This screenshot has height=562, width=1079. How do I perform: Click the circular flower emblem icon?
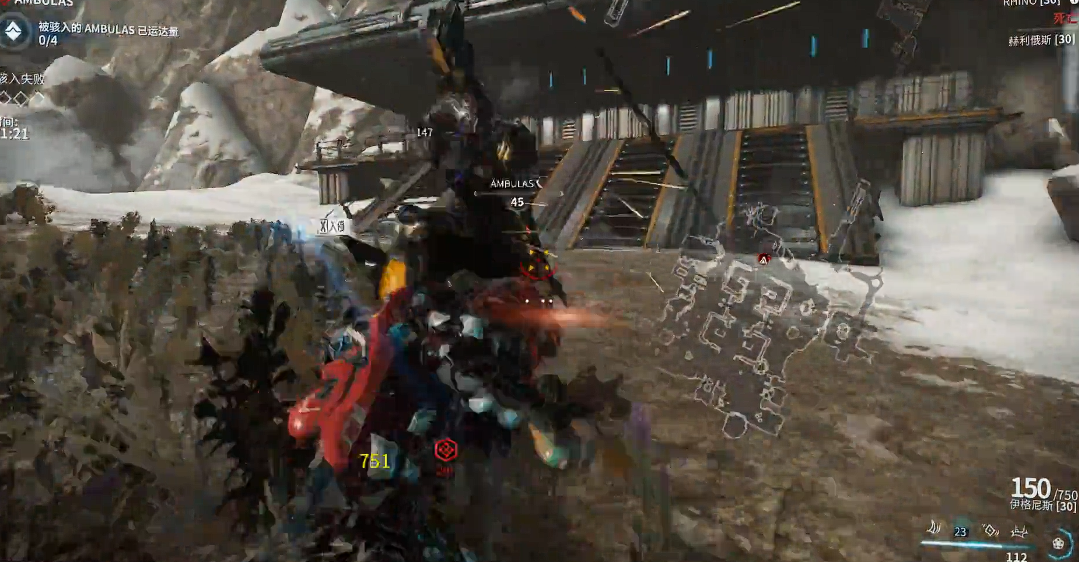(x=1060, y=543)
